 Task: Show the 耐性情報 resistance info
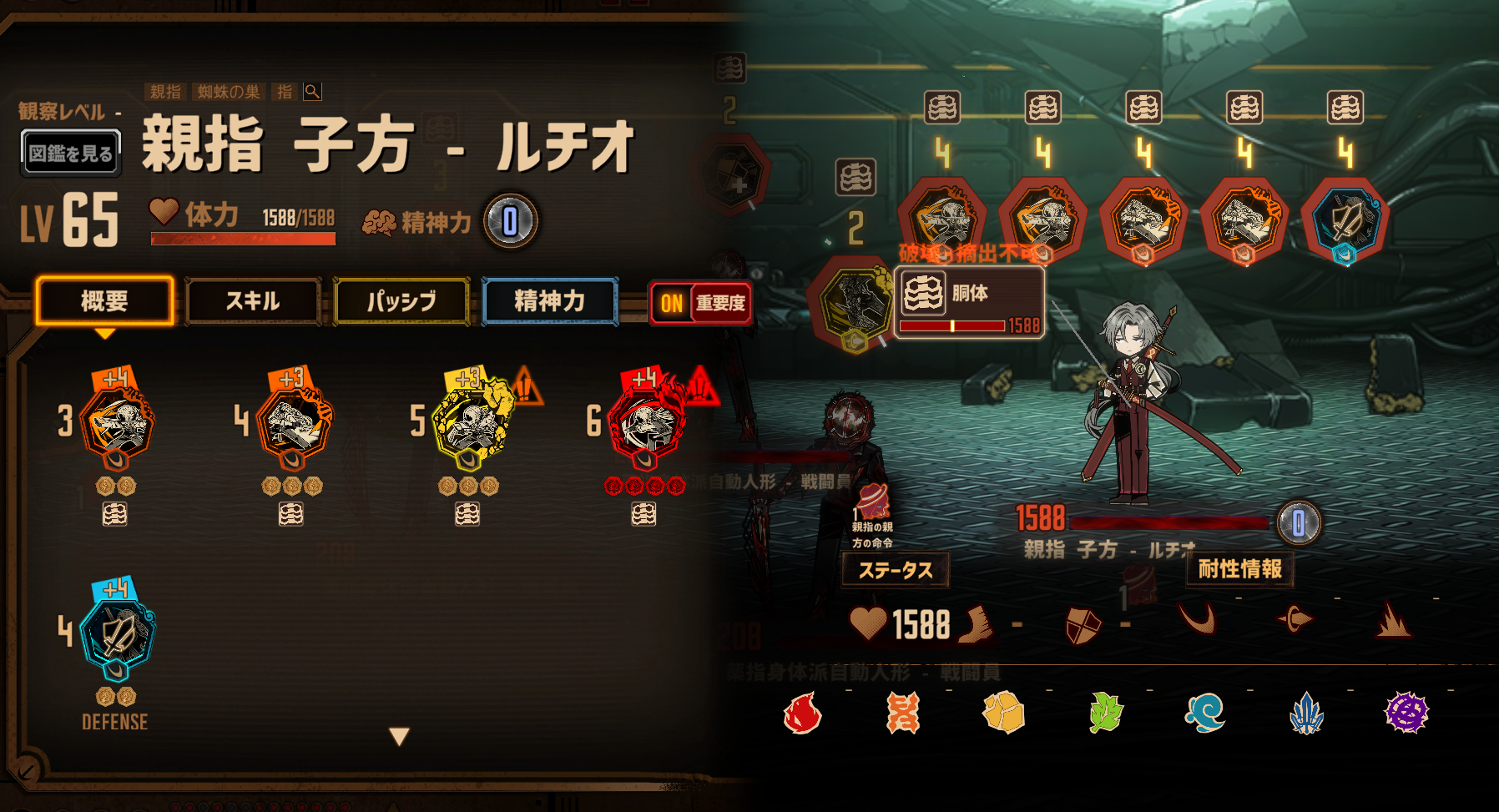tap(1239, 569)
